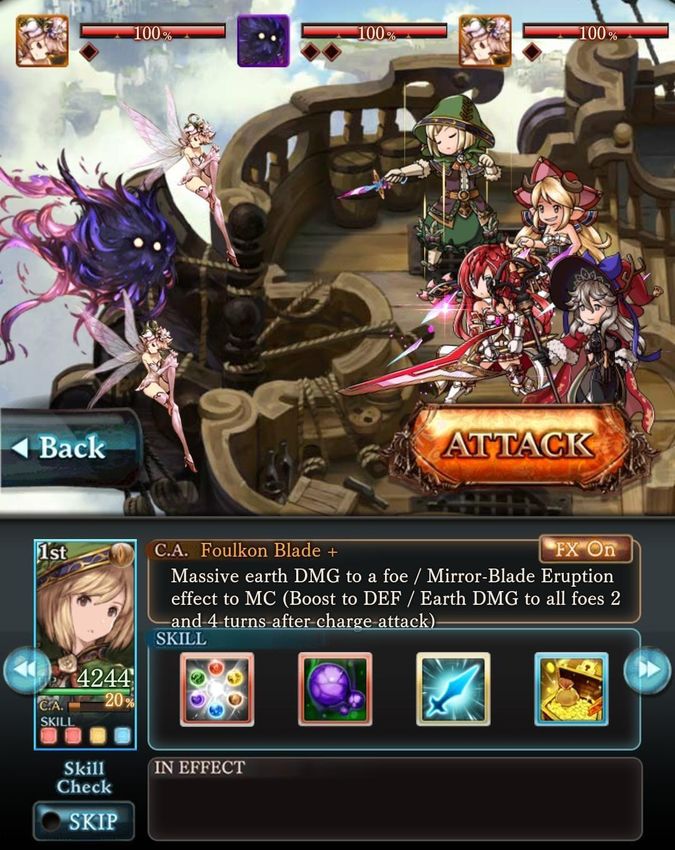Toggle the FX On charge attack setting
The width and height of the screenshot is (675, 850).
coord(585,549)
